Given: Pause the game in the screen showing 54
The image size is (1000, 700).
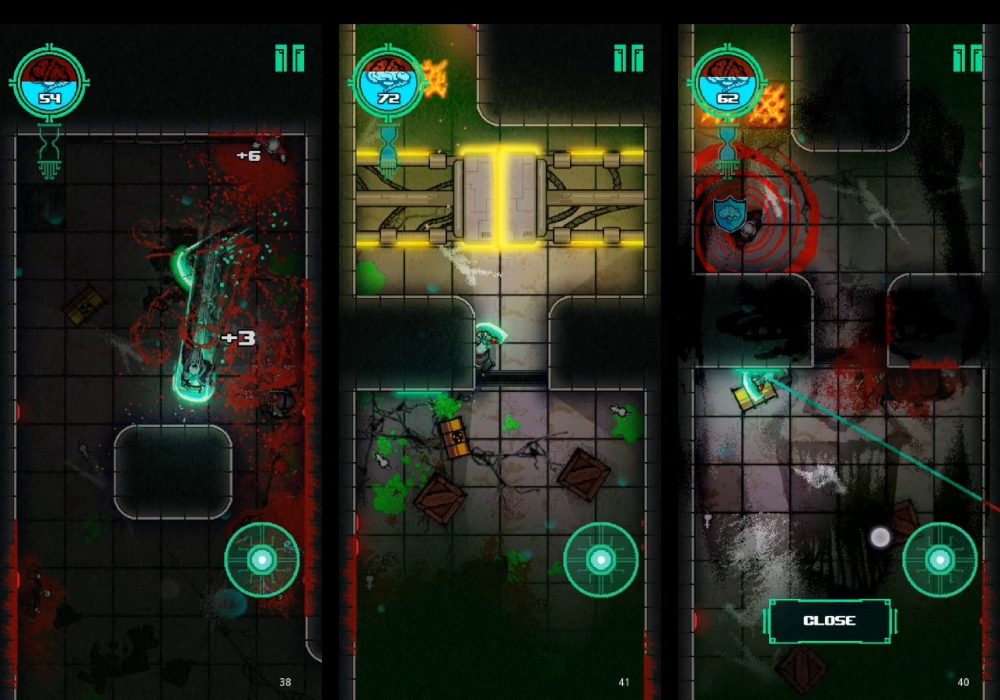Looking at the screenshot, I should [x=289, y=59].
